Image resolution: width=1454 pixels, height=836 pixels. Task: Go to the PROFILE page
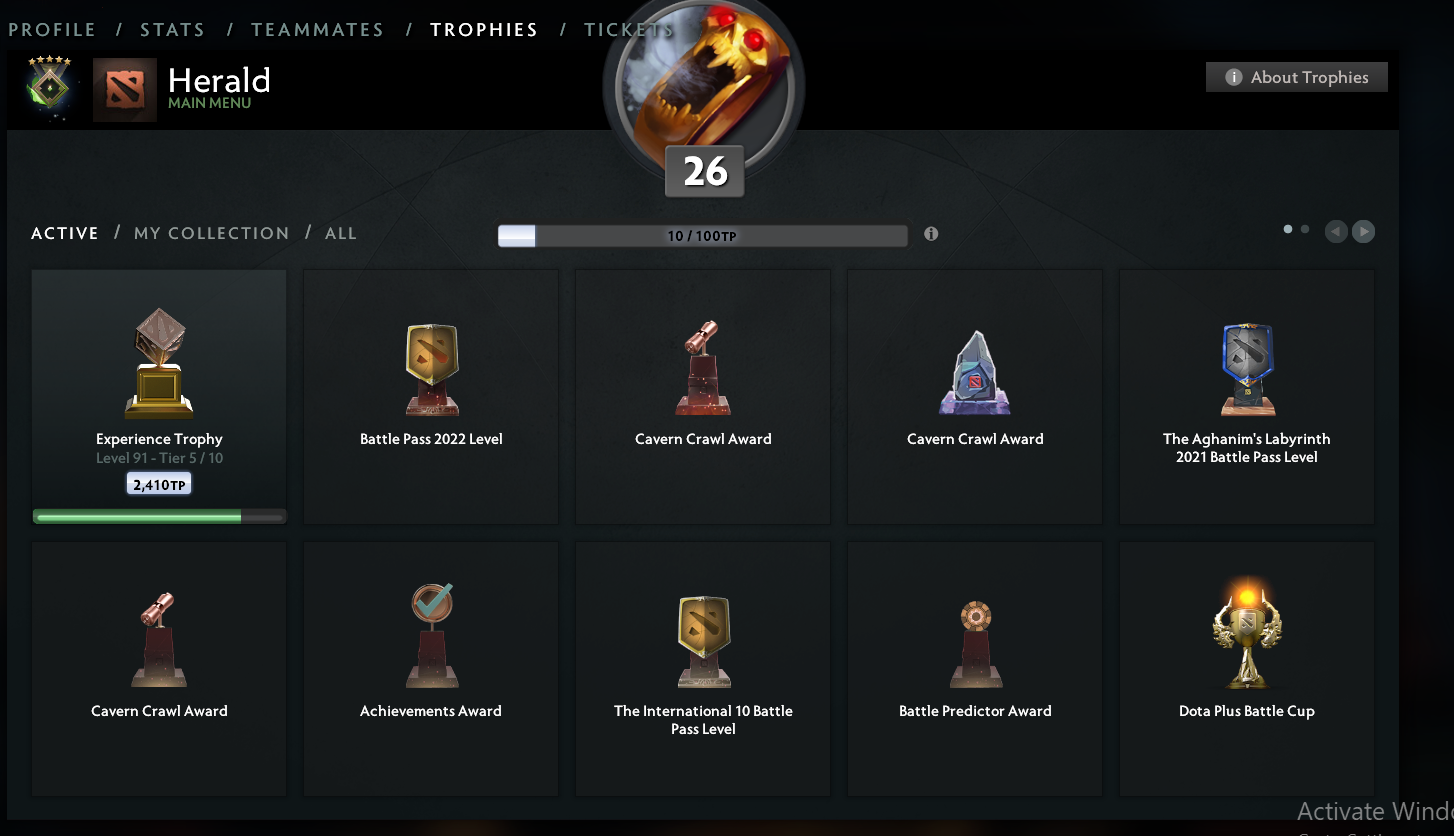point(52,29)
